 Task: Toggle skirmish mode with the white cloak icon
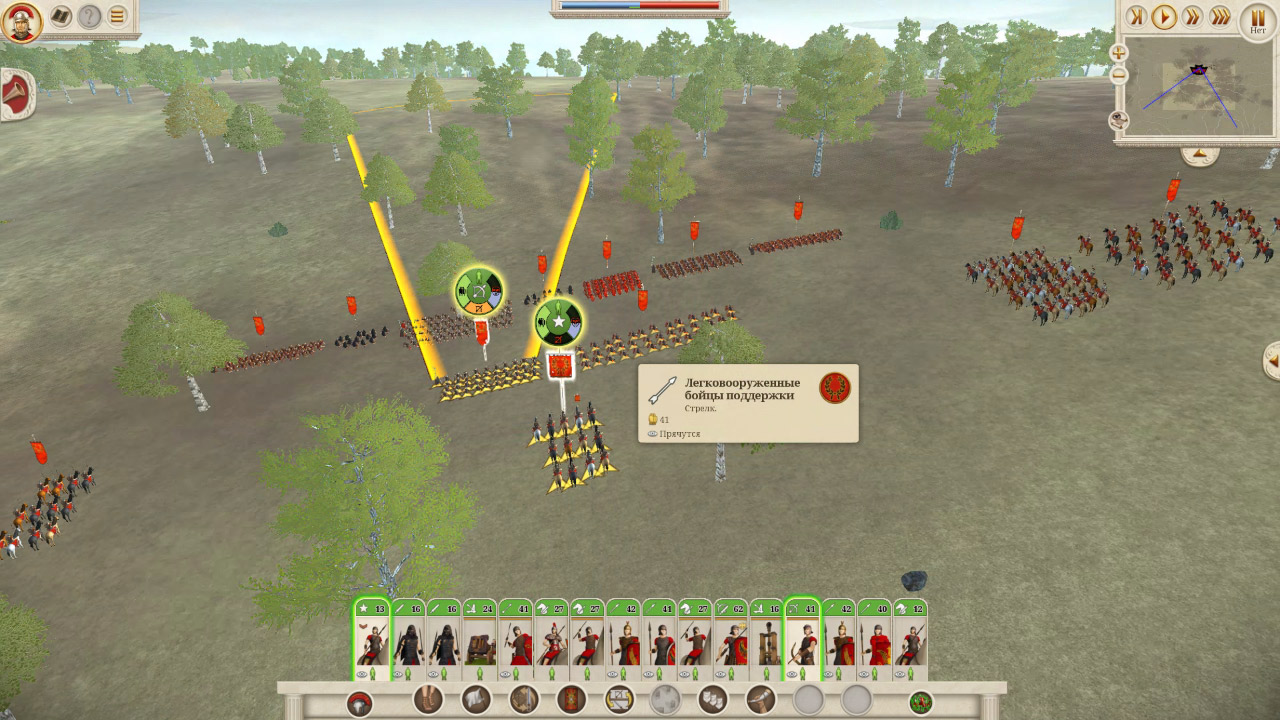(x=476, y=700)
